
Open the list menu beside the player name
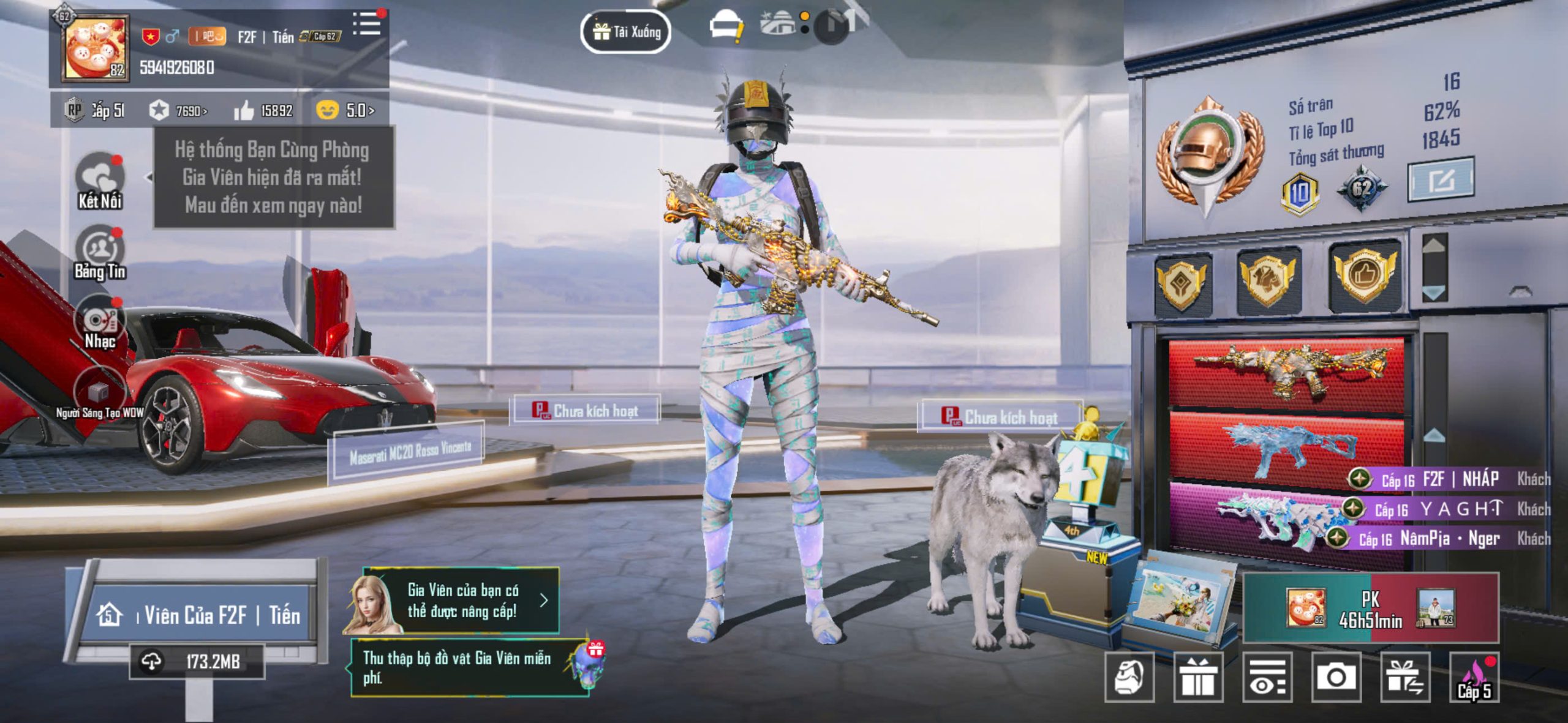pyautogui.click(x=367, y=24)
